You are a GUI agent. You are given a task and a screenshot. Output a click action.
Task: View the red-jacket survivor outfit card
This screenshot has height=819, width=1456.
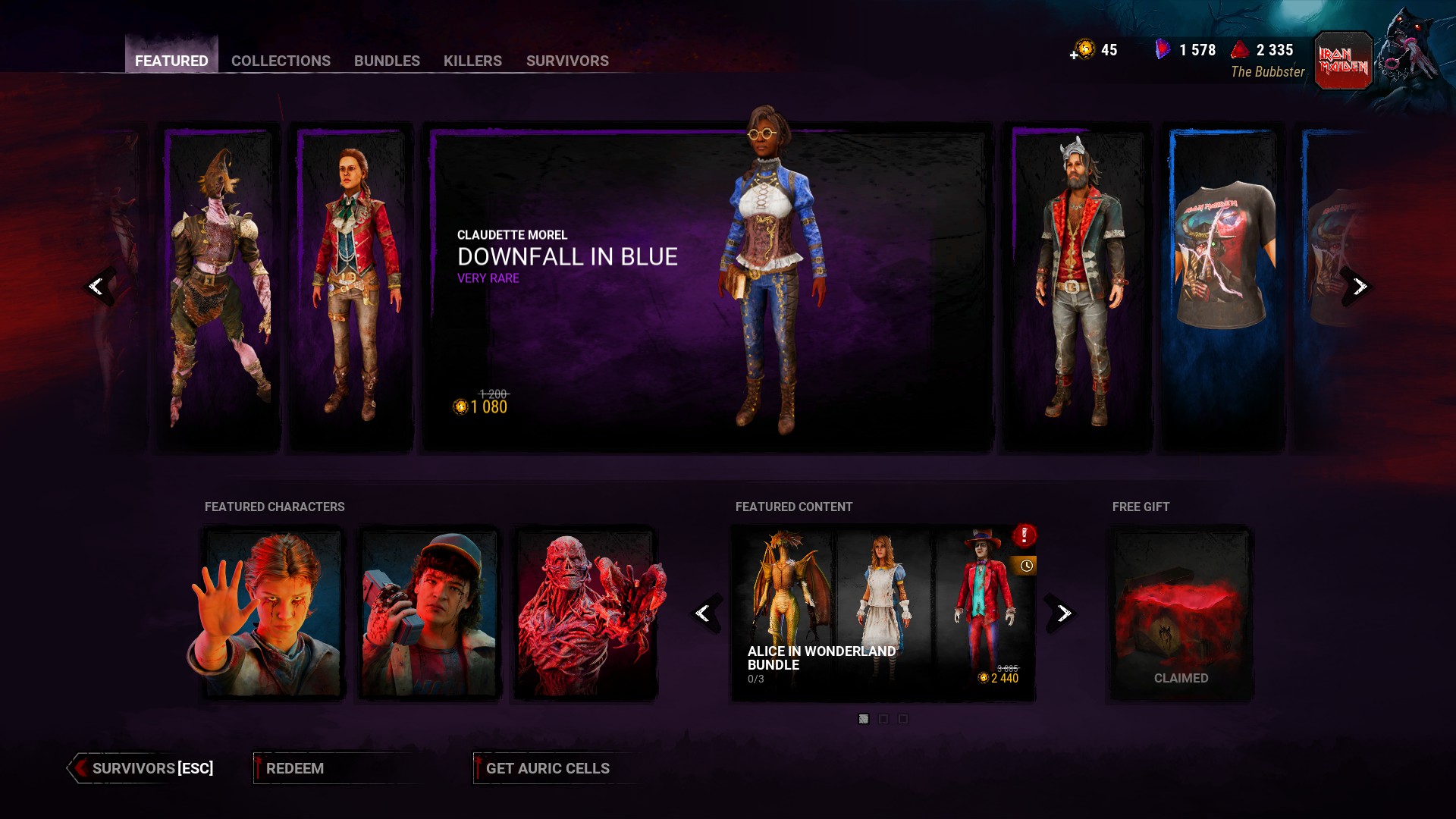[x=353, y=288]
